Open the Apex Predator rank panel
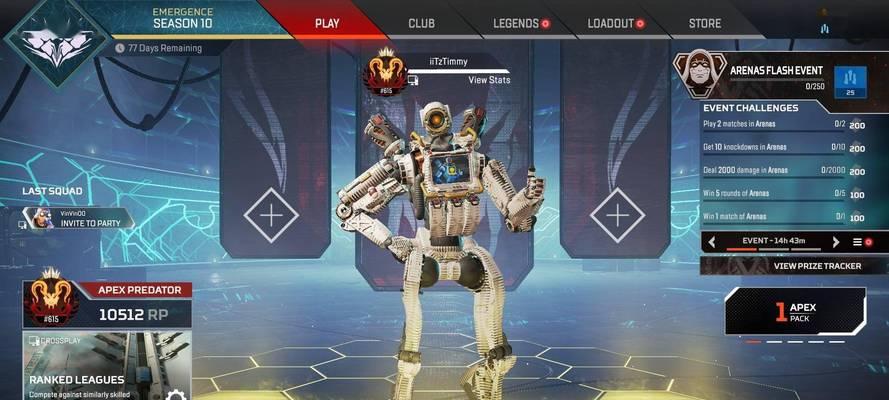889x400 pixels. pos(106,304)
